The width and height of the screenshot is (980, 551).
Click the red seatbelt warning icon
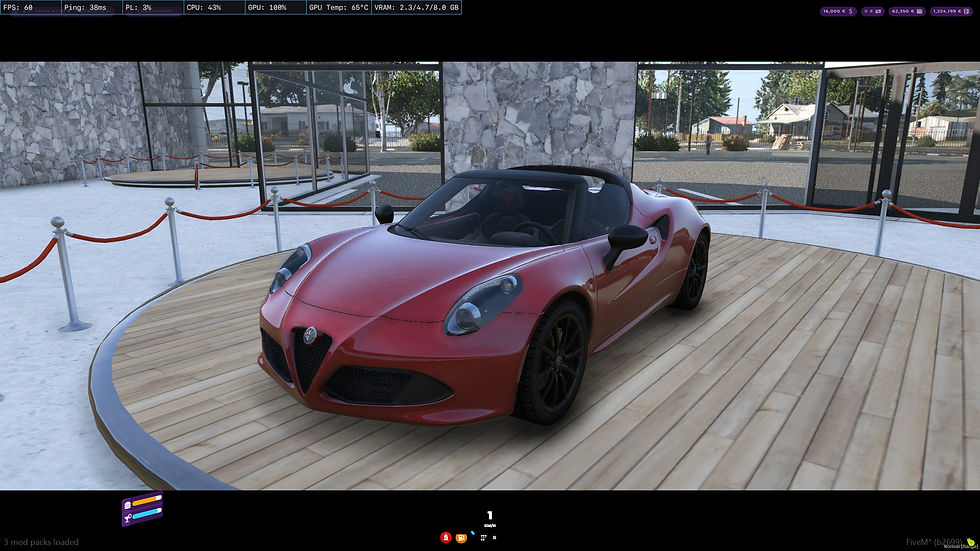pos(446,537)
